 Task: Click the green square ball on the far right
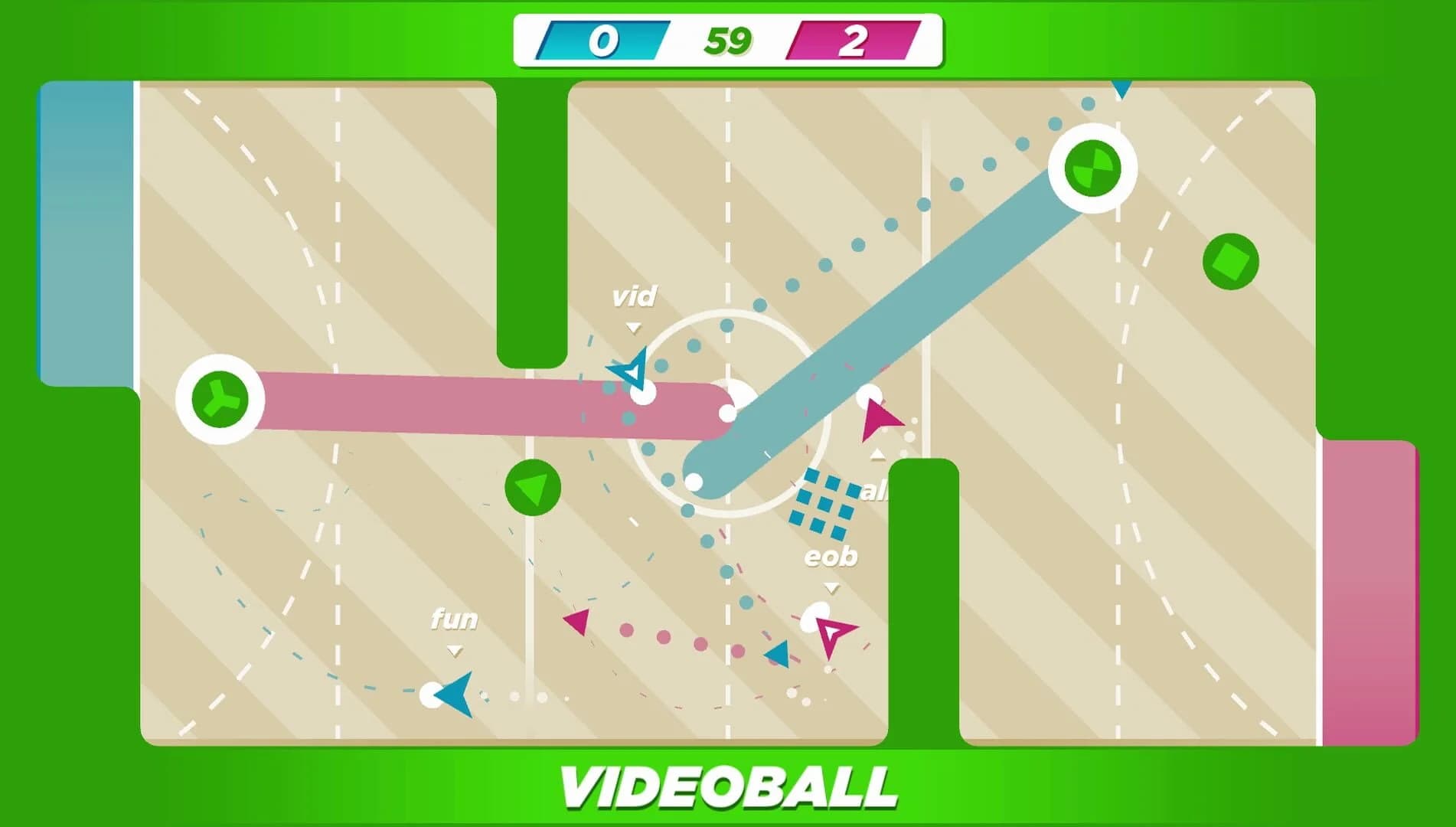point(1229,261)
